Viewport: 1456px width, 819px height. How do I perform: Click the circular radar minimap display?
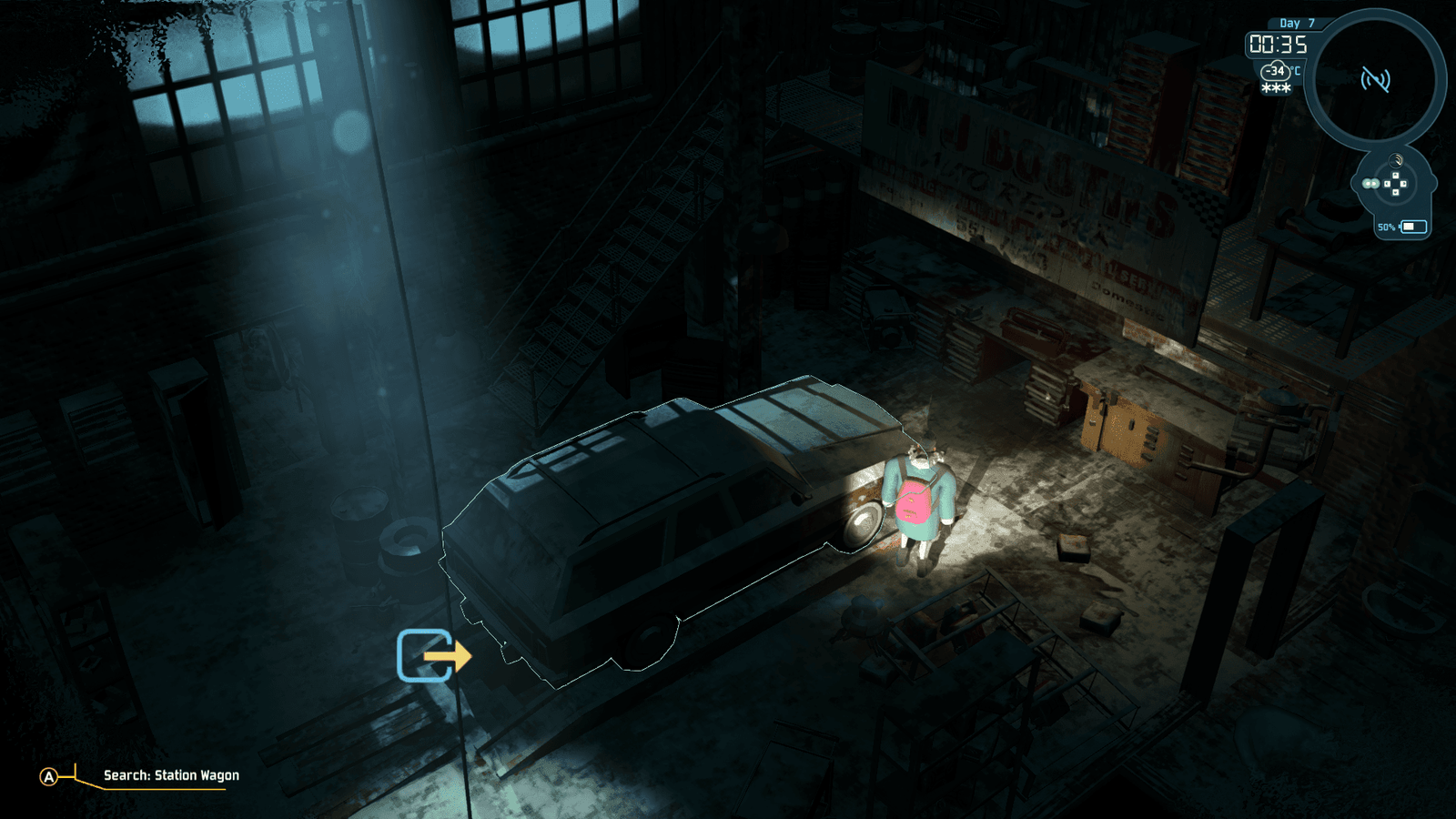[x=1374, y=80]
